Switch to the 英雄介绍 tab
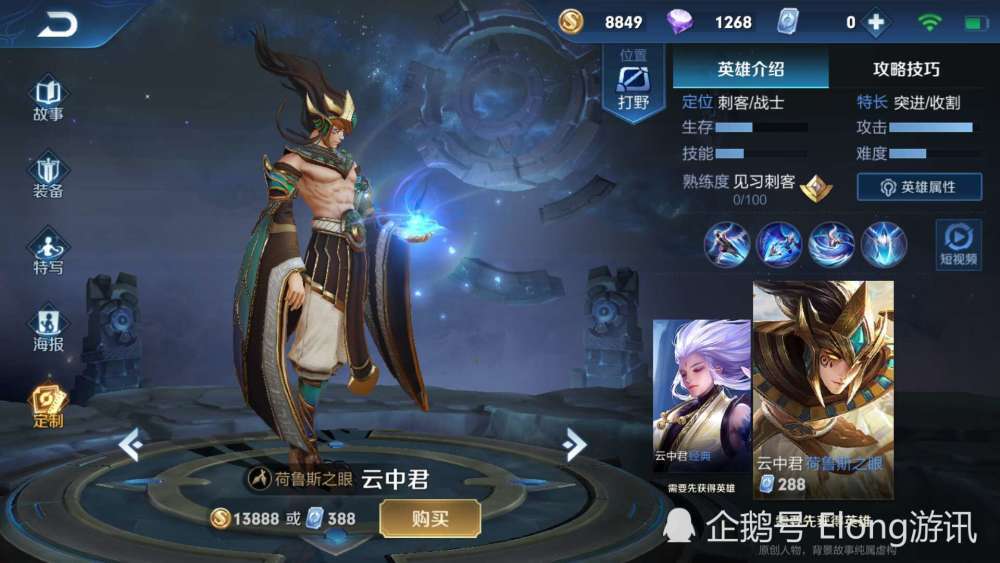This screenshot has width=1000, height=563. 750,69
